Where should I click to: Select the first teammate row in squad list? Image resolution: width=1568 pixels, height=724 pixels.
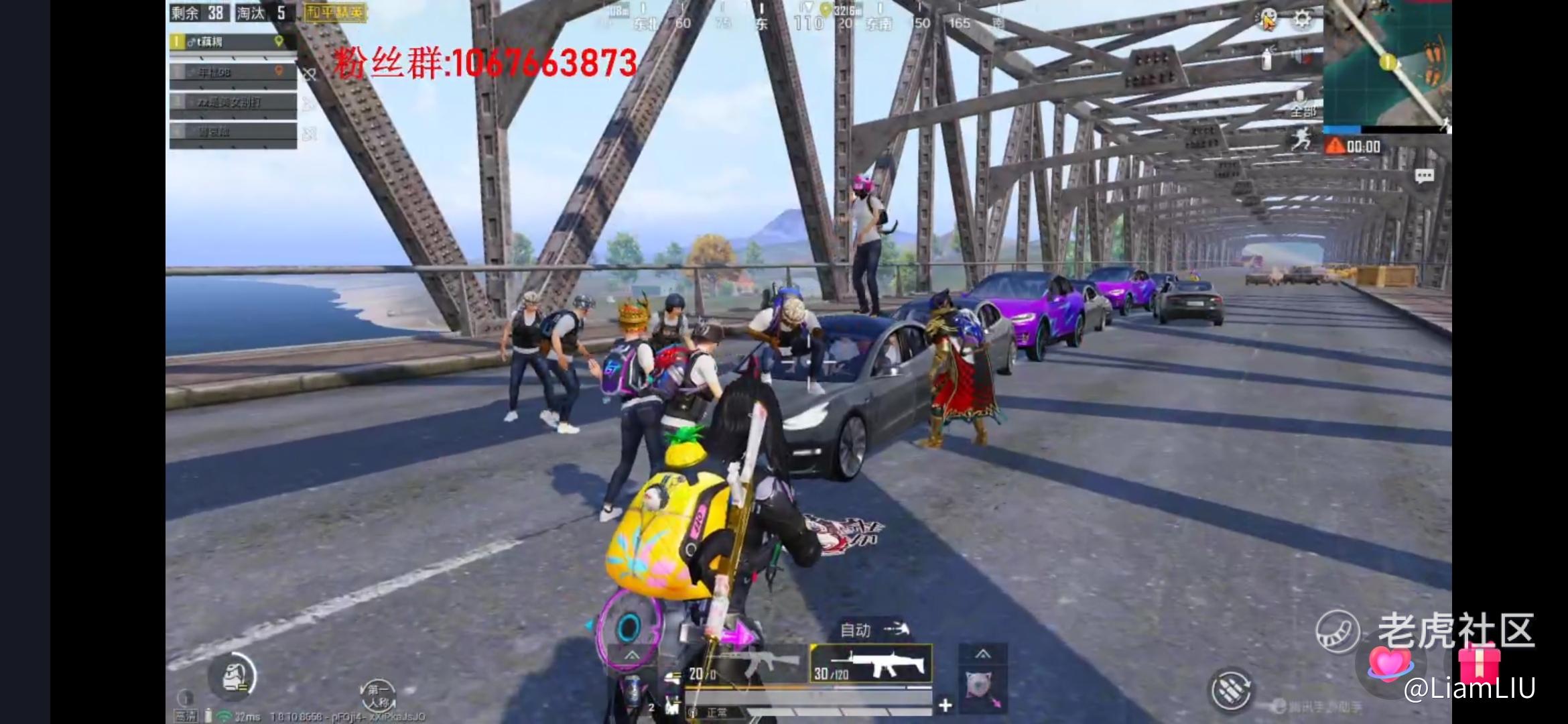(x=232, y=42)
